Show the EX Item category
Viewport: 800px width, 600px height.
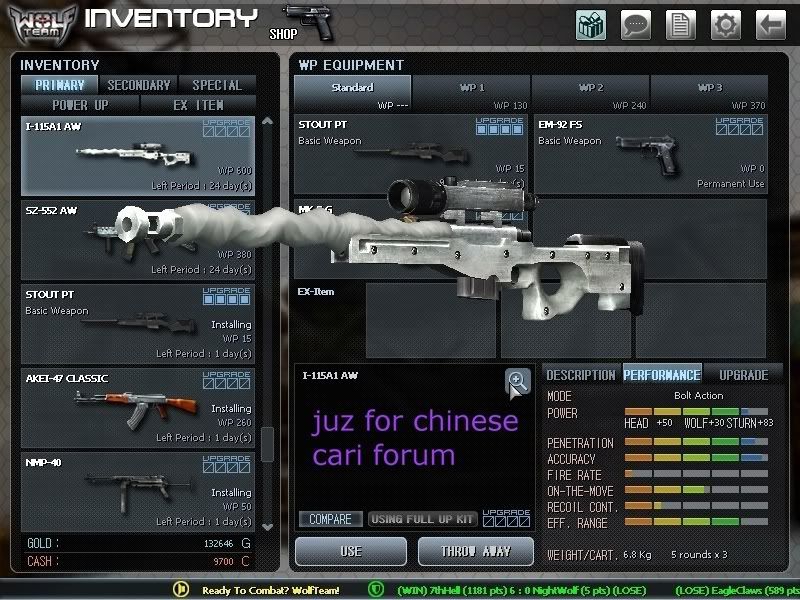pos(198,105)
